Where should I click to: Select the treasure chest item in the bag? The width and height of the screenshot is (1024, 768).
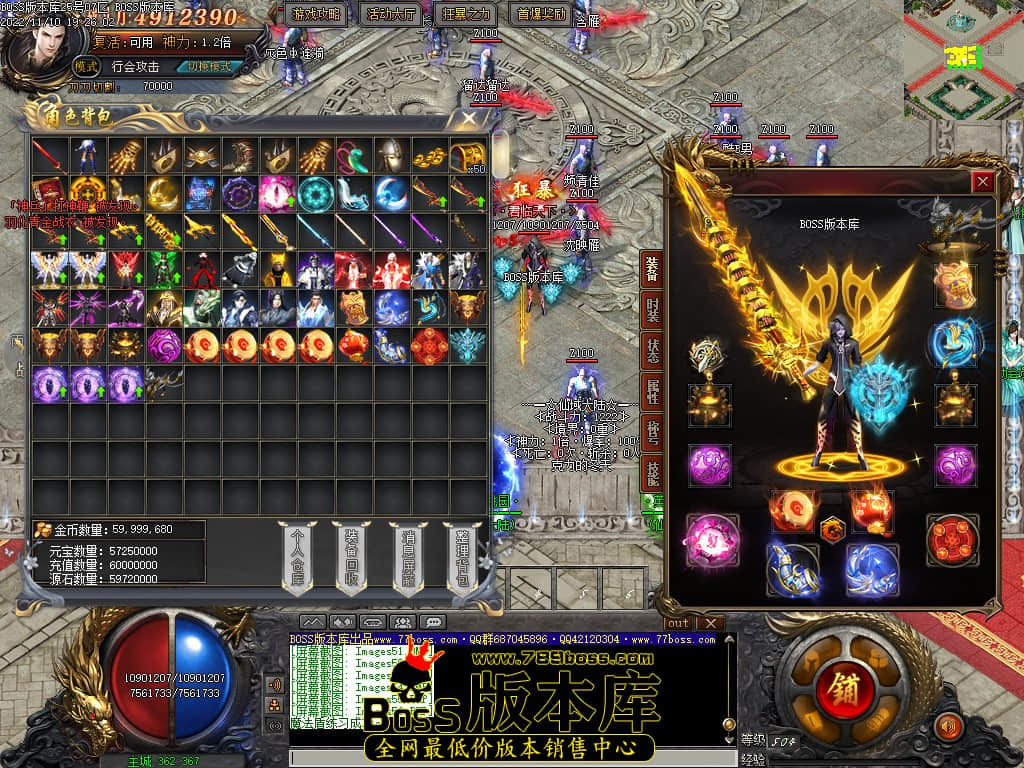click(x=466, y=156)
